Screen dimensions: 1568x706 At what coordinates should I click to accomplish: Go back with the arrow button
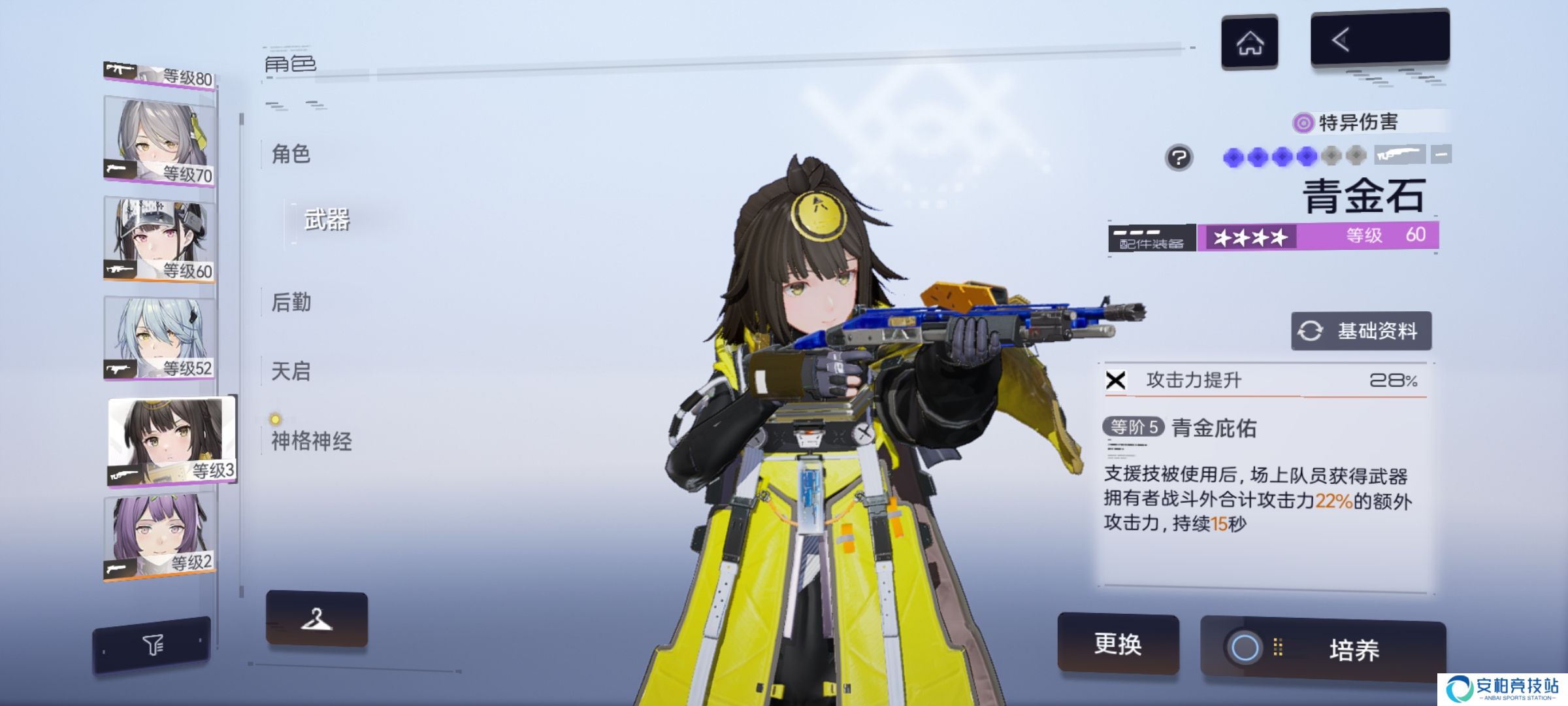pos(1379,39)
